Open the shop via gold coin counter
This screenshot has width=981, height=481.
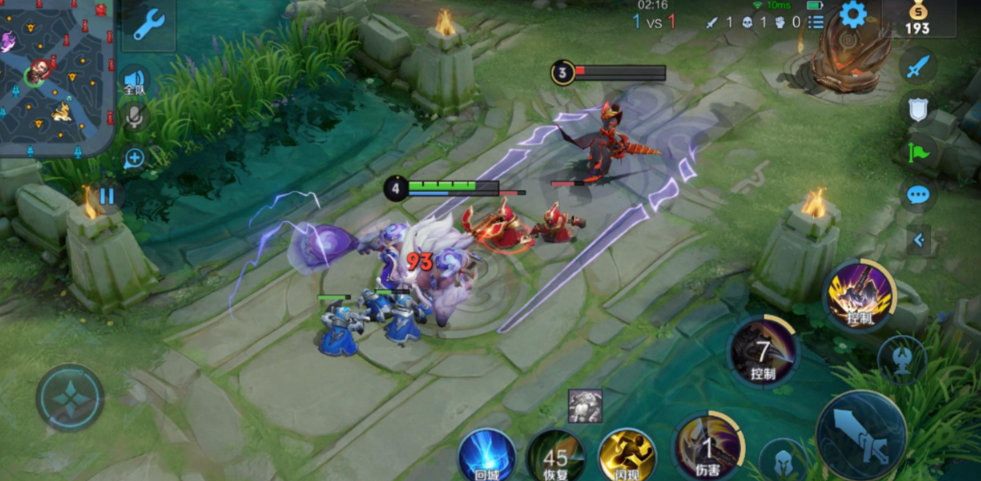click(917, 20)
